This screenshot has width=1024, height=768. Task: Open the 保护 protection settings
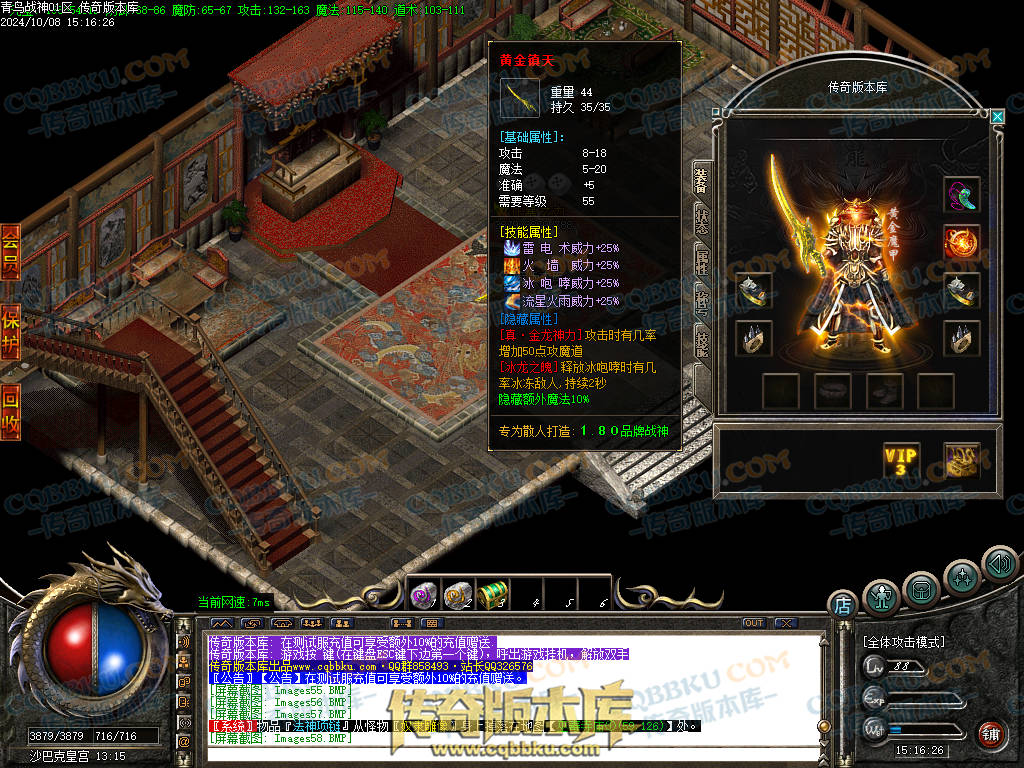(10, 330)
